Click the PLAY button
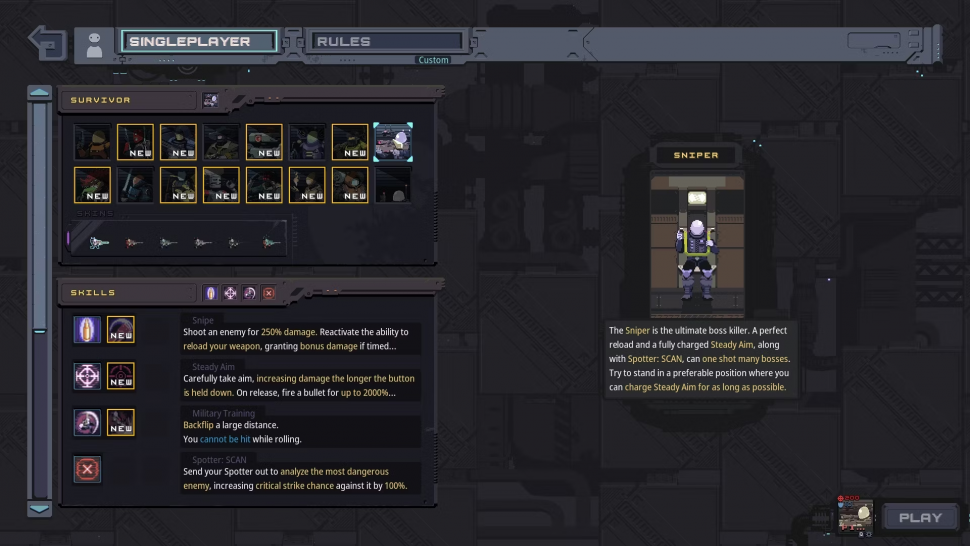970x546 pixels. [920, 517]
